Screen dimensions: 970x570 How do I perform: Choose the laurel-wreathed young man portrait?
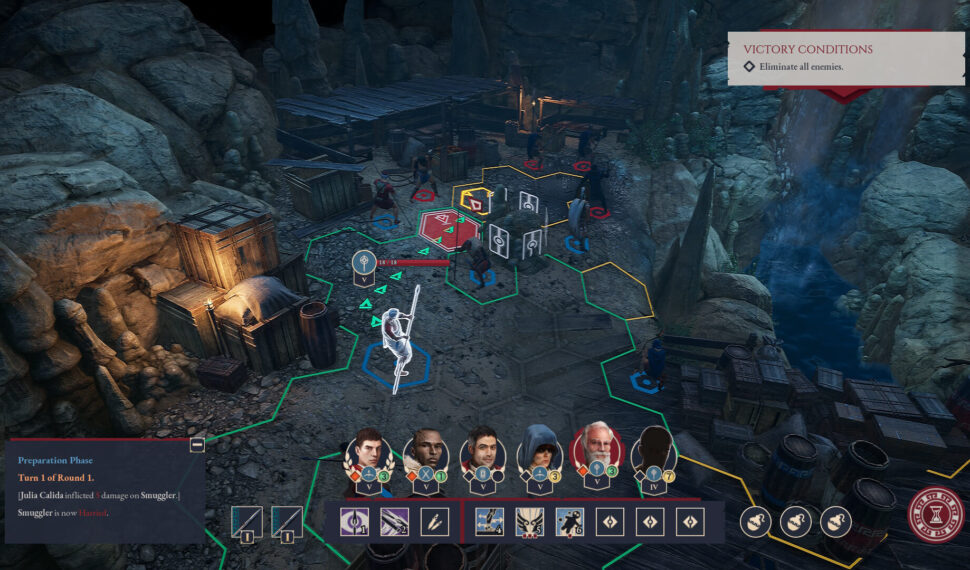click(x=367, y=451)
